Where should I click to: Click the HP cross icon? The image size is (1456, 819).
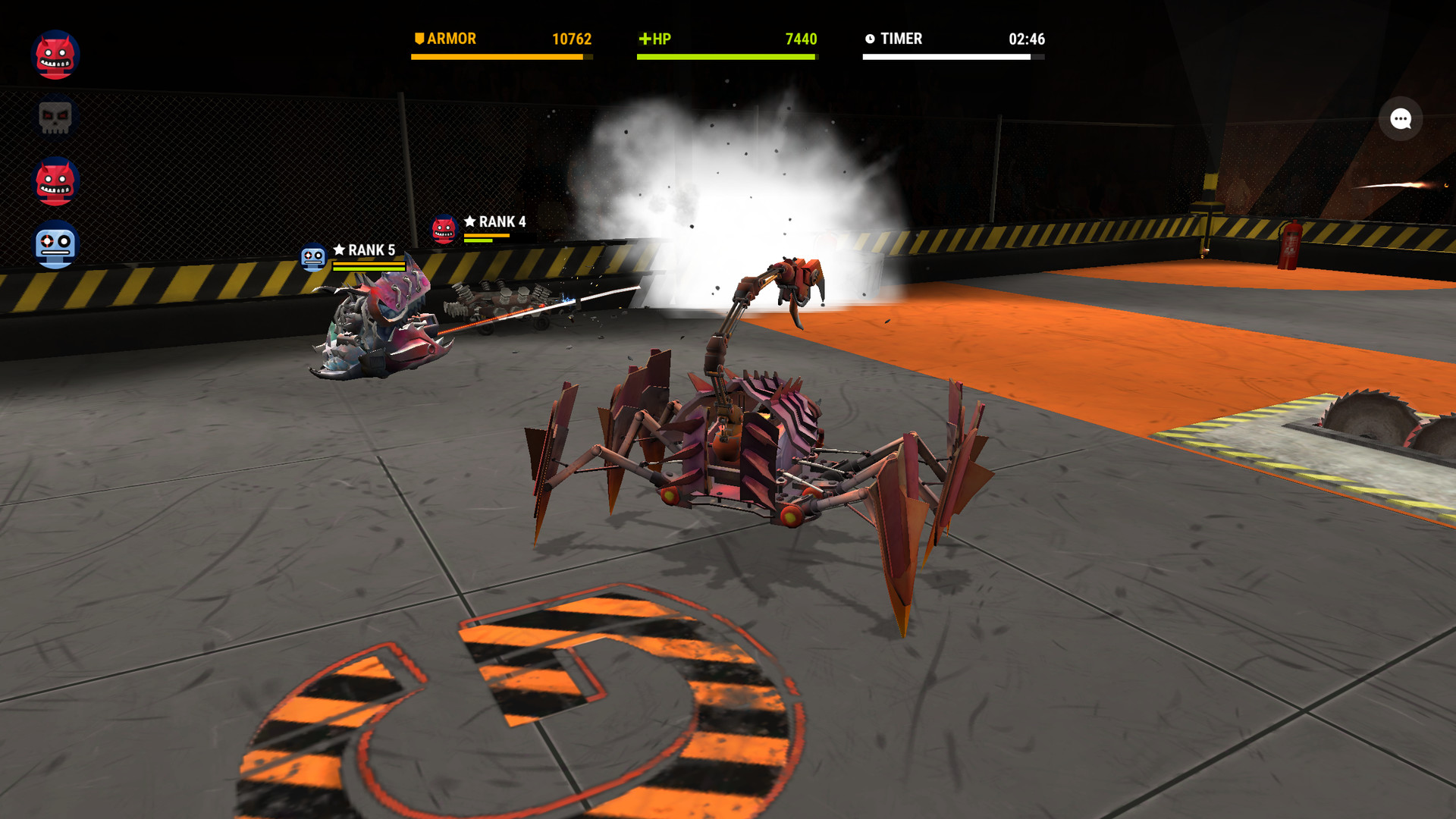pyautogui.click(x=645, y=37)
